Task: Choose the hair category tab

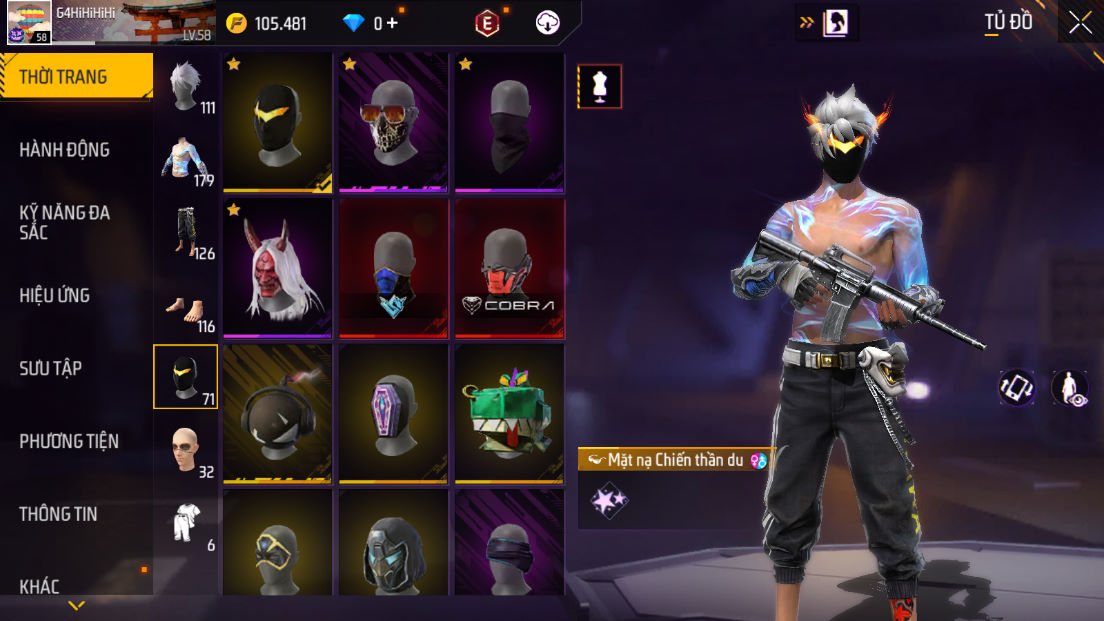Action: 186,87
